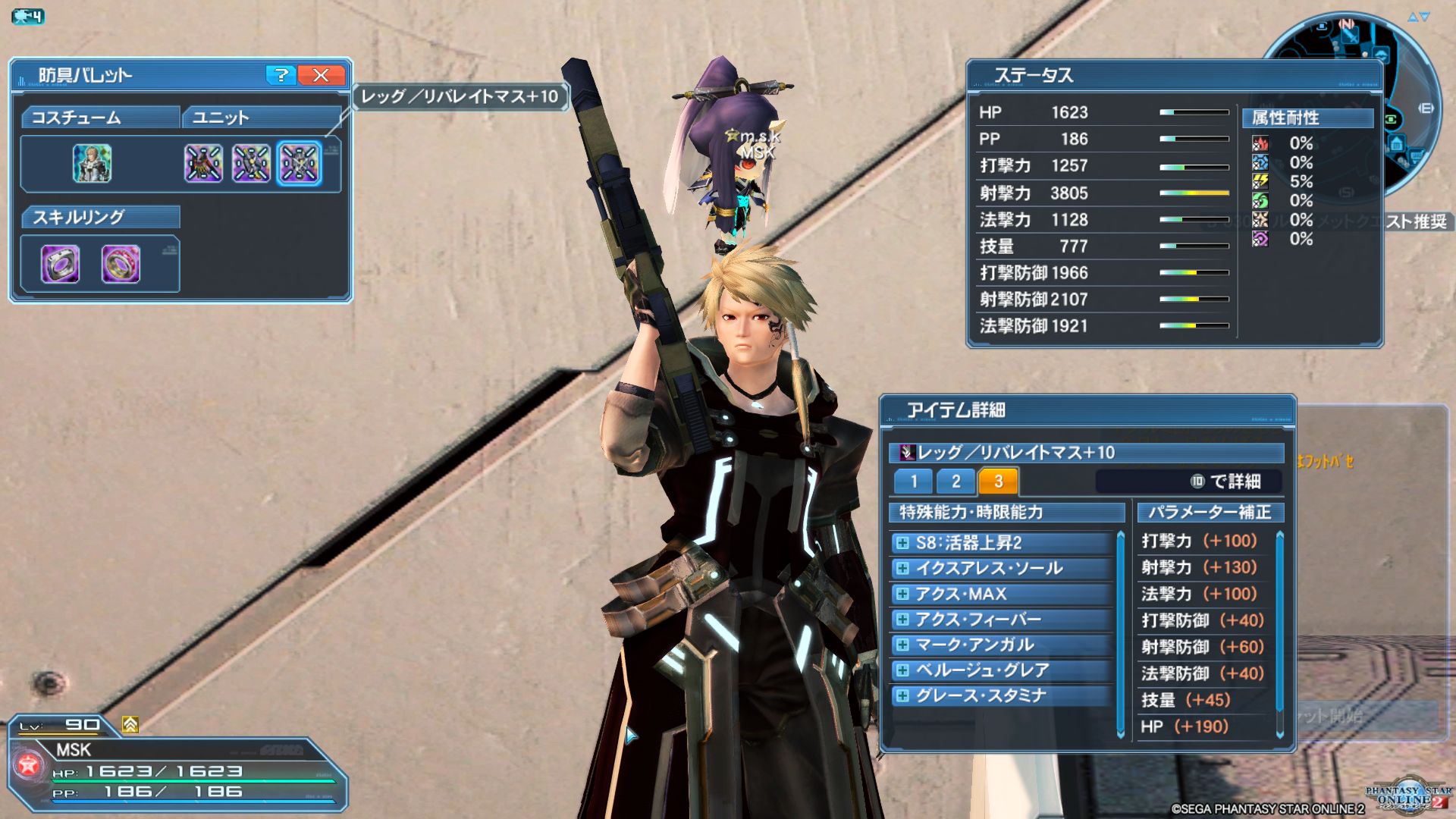This screenshot has width=1456, height=819.
Task: Switch to item detail page 1
Action: pos(914,482)
